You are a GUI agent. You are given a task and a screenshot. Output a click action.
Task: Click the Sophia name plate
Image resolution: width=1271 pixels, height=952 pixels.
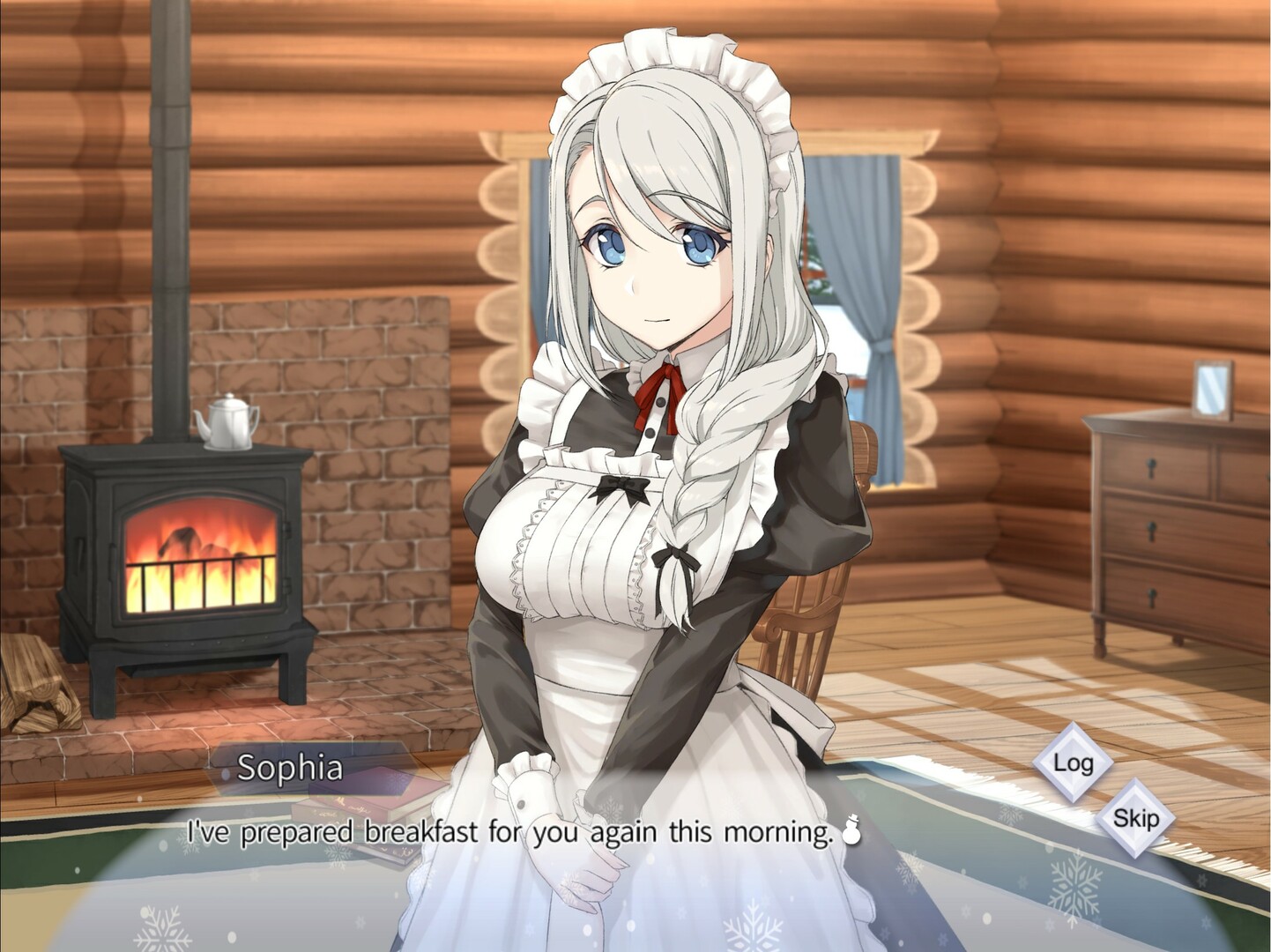point(291,770)
